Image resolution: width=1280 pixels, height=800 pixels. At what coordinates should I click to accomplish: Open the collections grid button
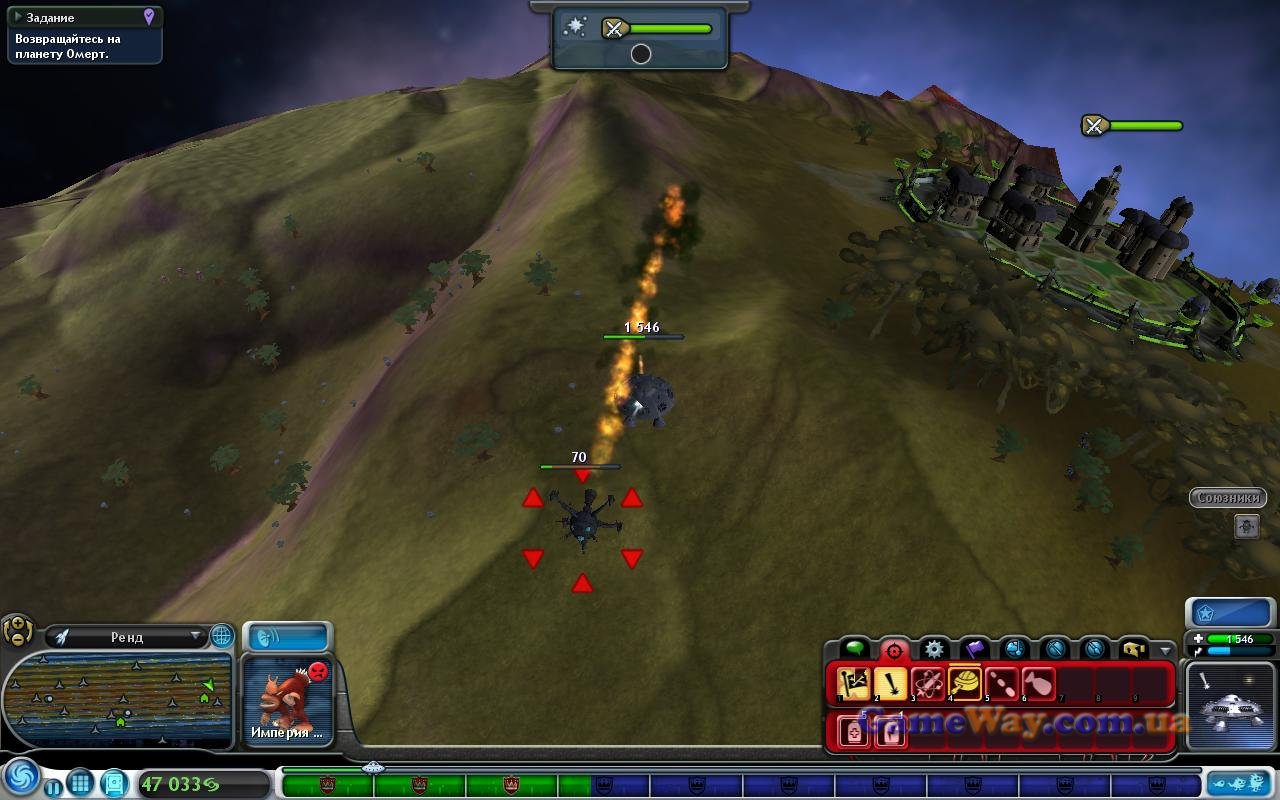click(81, 782)
